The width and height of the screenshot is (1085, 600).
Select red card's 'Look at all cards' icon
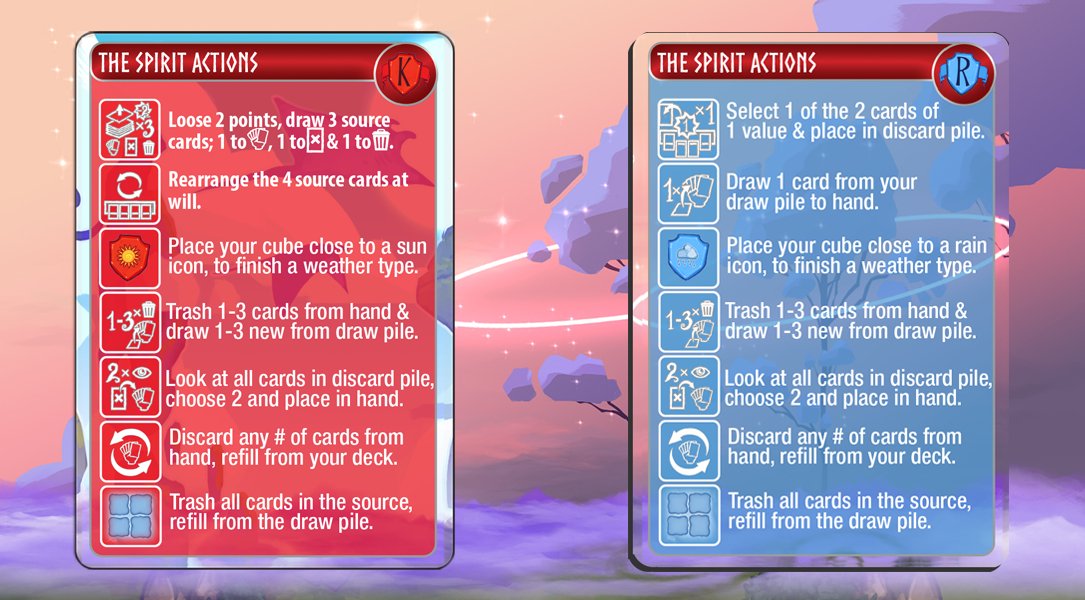(131, 385)
